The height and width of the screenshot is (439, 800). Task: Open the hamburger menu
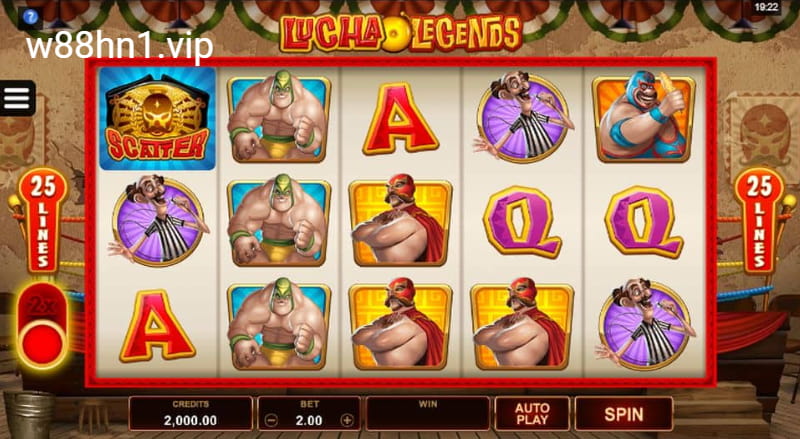[x=18, y=98]
